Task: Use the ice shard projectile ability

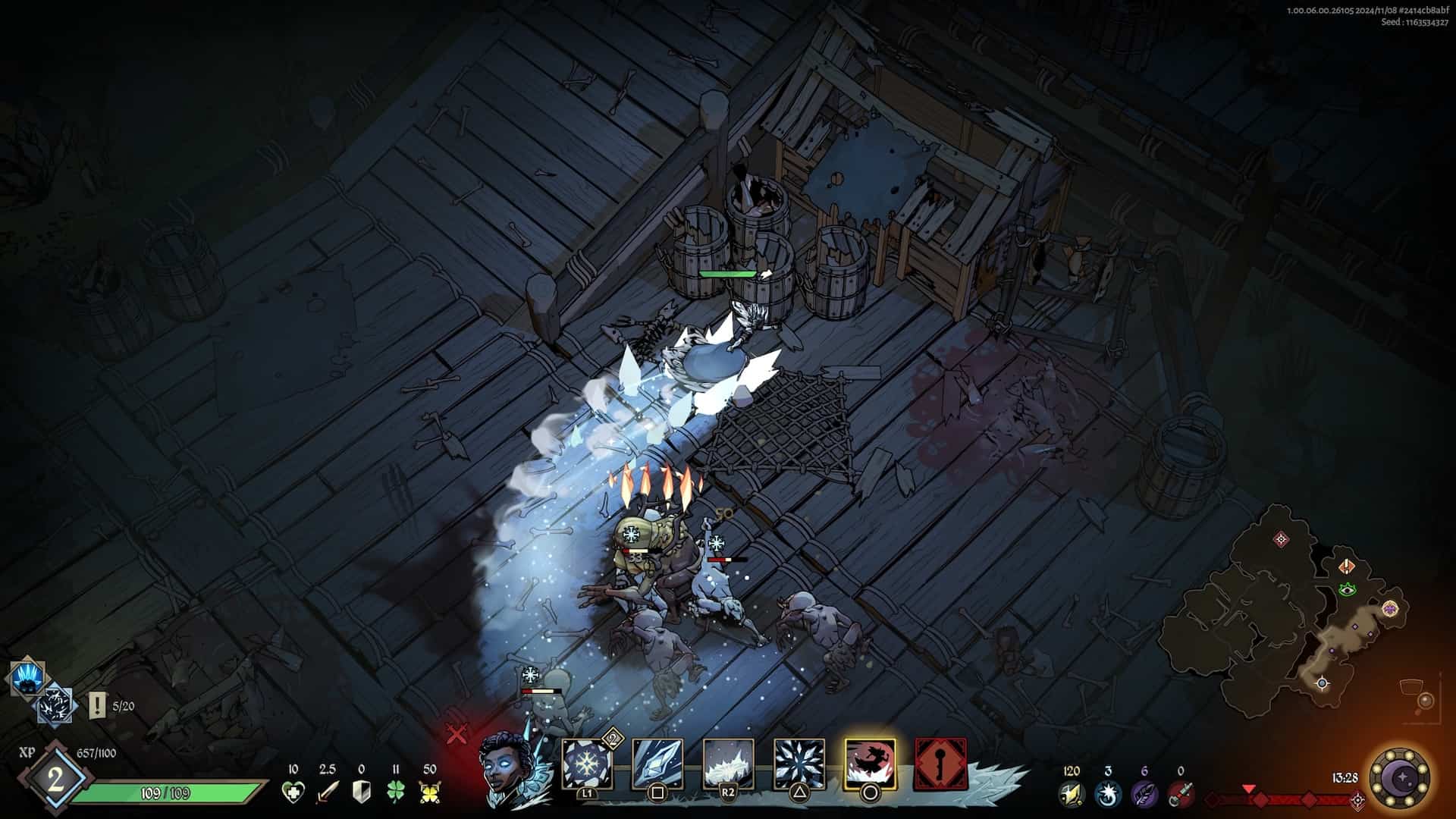Action: (x=657, y=764)
